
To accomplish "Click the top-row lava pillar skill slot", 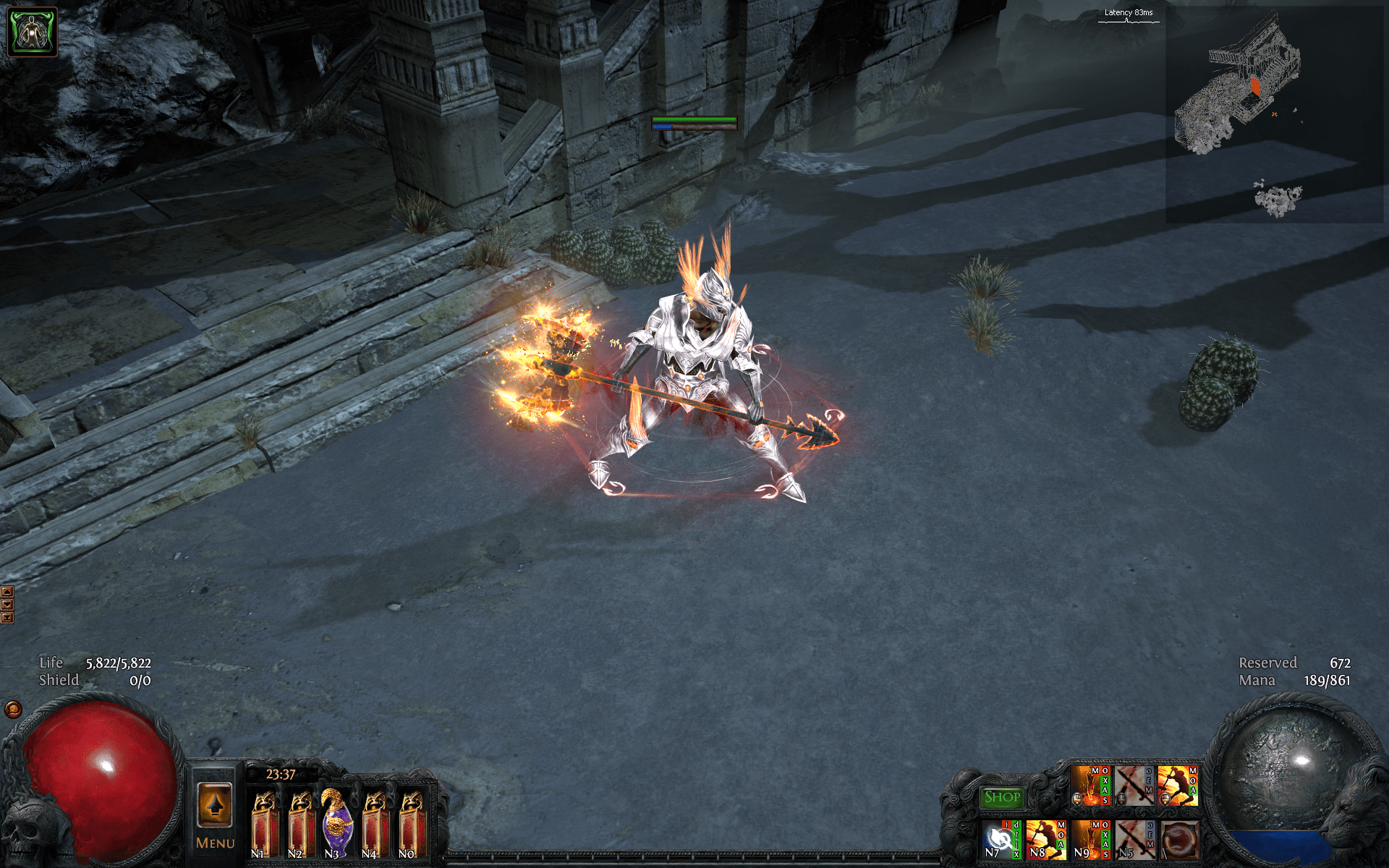I will [x=1089, y=786].
